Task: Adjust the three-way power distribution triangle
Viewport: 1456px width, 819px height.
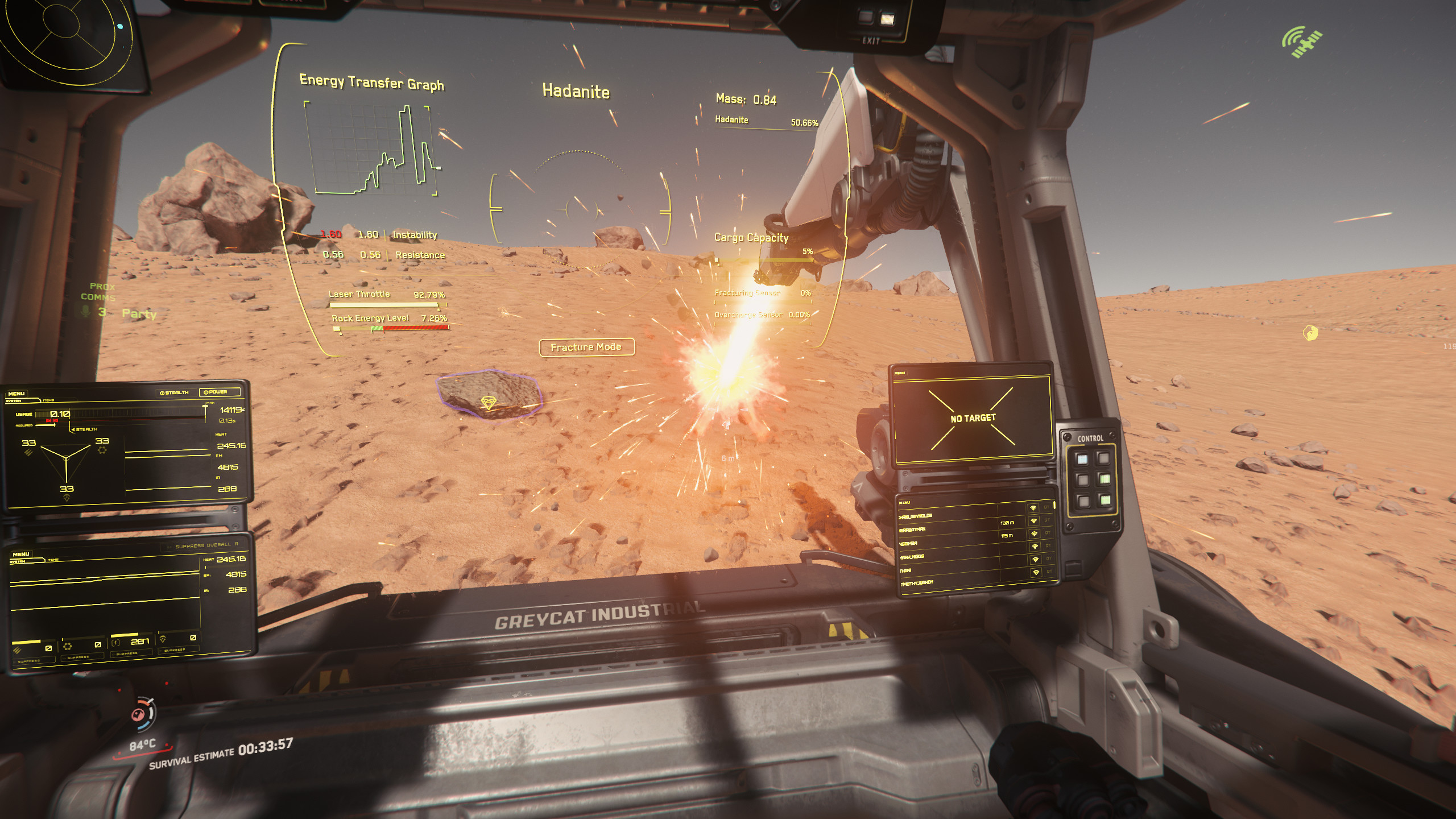Action: pos(66,457)
